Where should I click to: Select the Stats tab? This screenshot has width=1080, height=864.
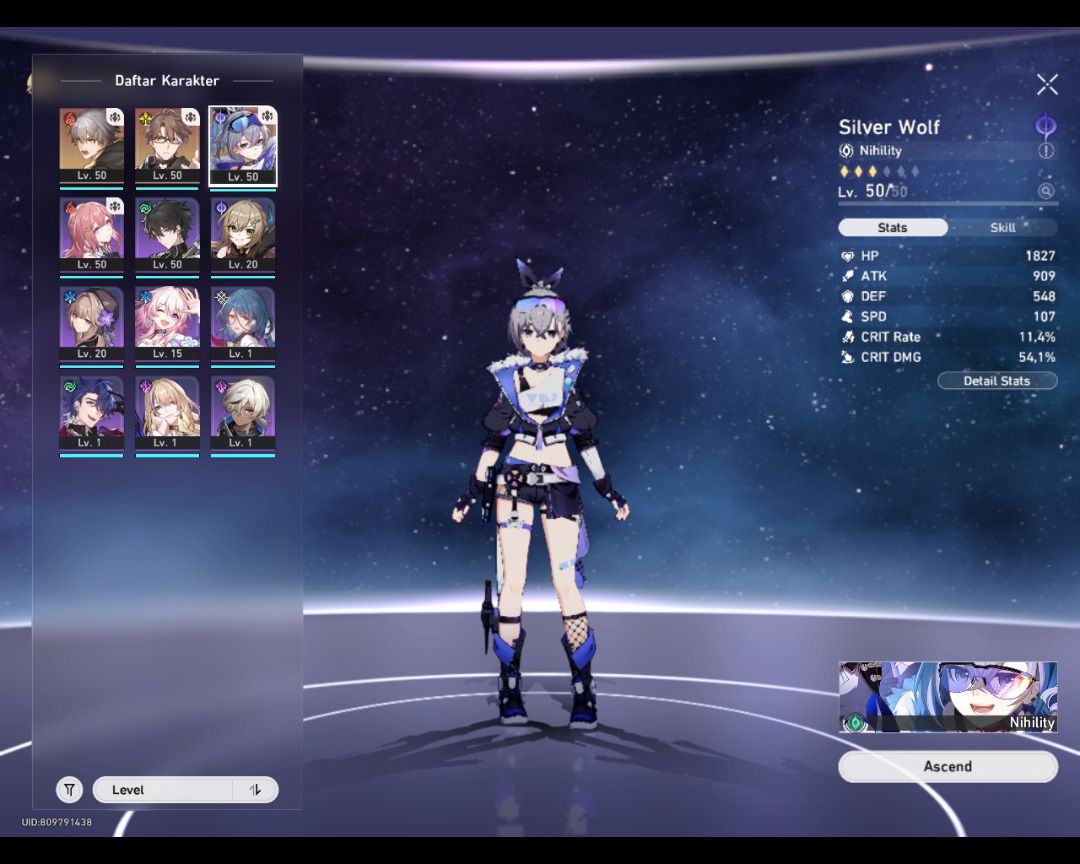pyautogui.click(x=892, y=227)
